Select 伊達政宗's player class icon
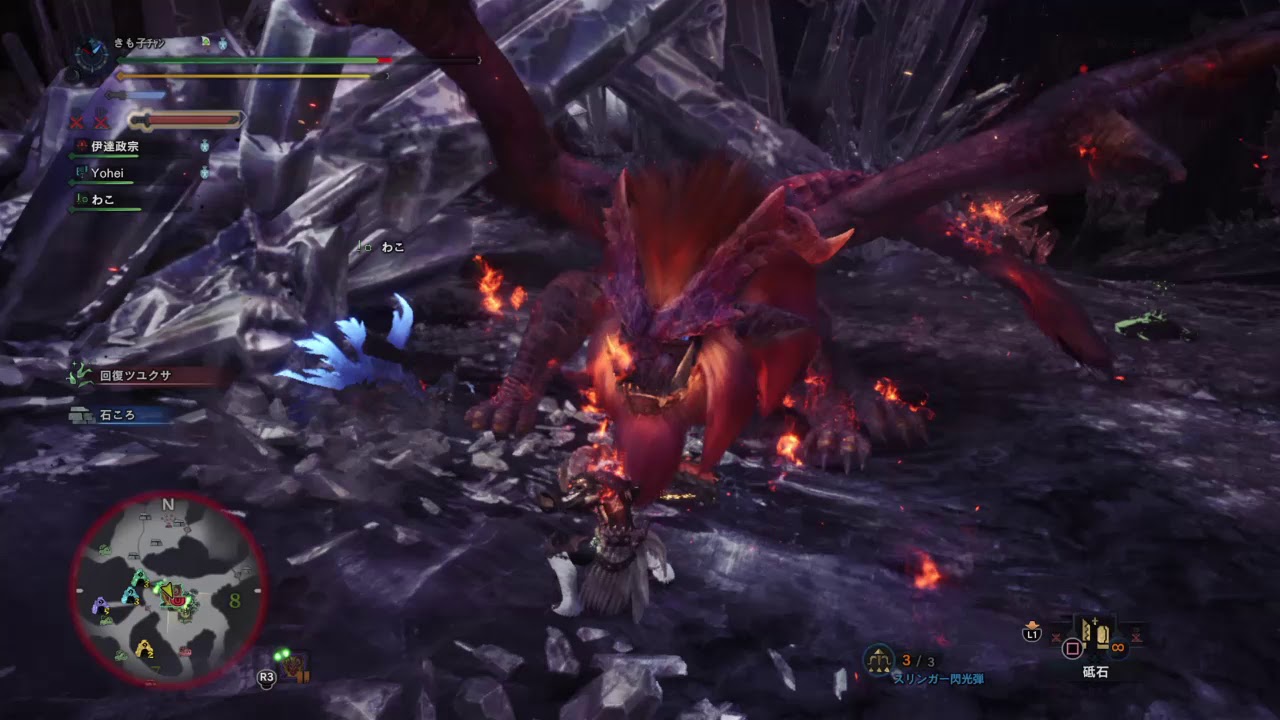The width and height of the screenshot is (1280, 720). click(82, 146)
